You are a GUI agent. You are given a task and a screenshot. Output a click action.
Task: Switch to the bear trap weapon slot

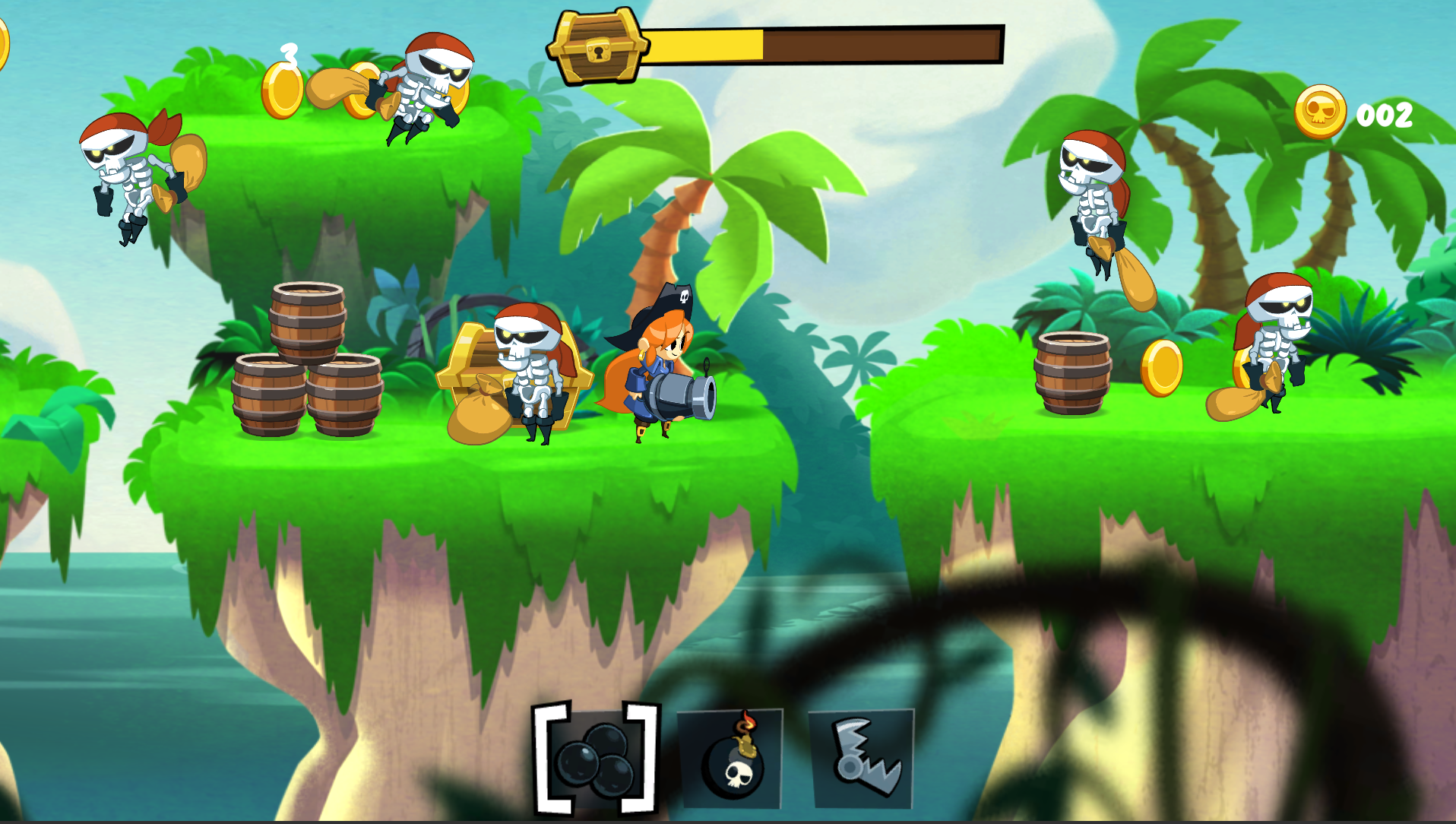pos(861,759)
